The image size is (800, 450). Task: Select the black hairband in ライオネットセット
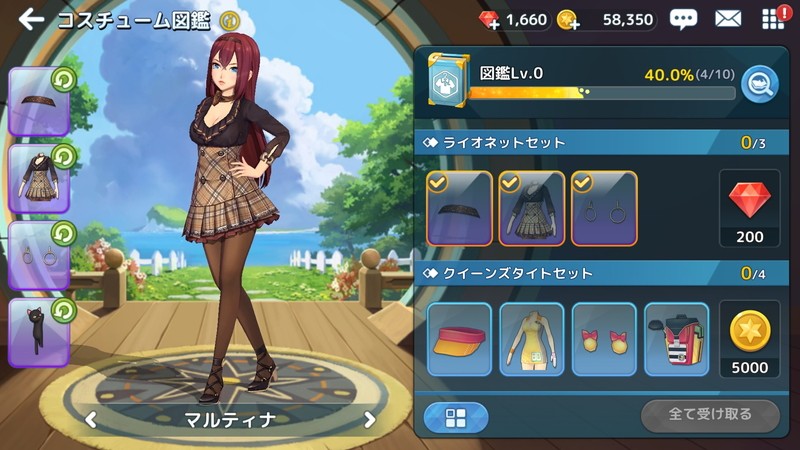[459, 208]
